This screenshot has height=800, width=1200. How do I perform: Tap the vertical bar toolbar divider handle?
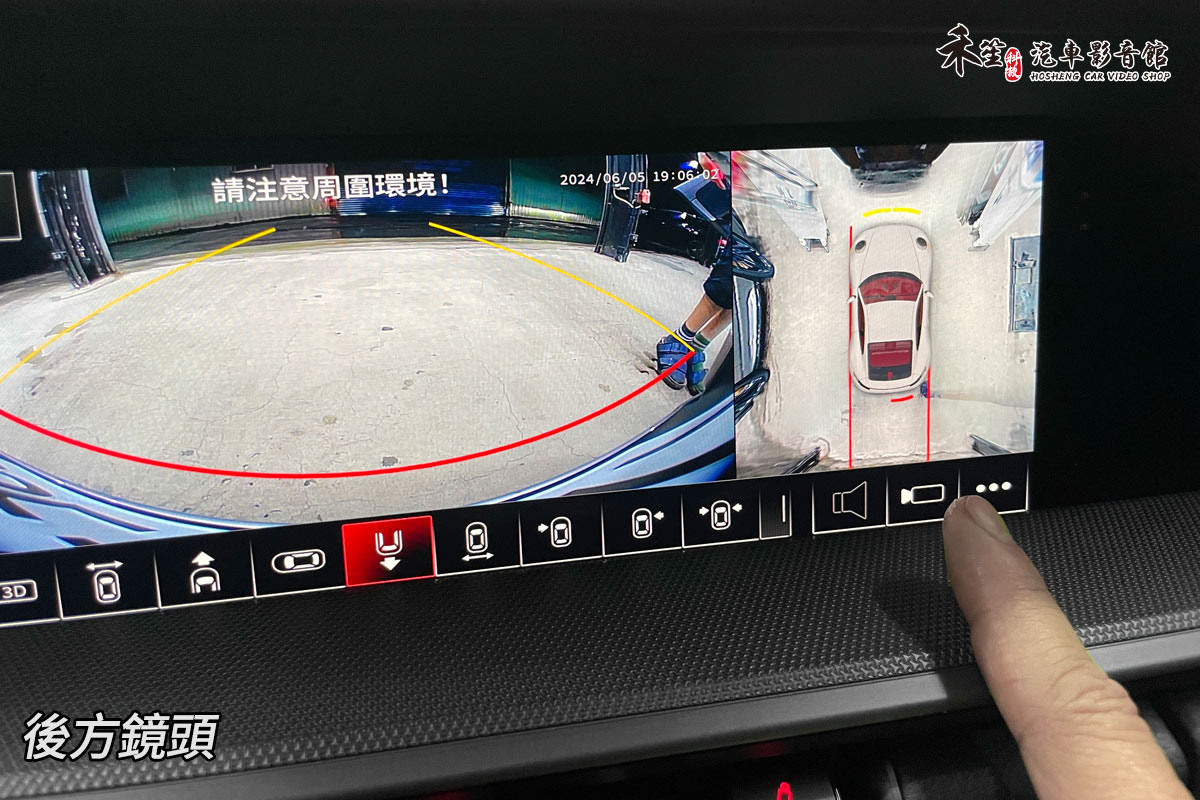pos(777,508)
